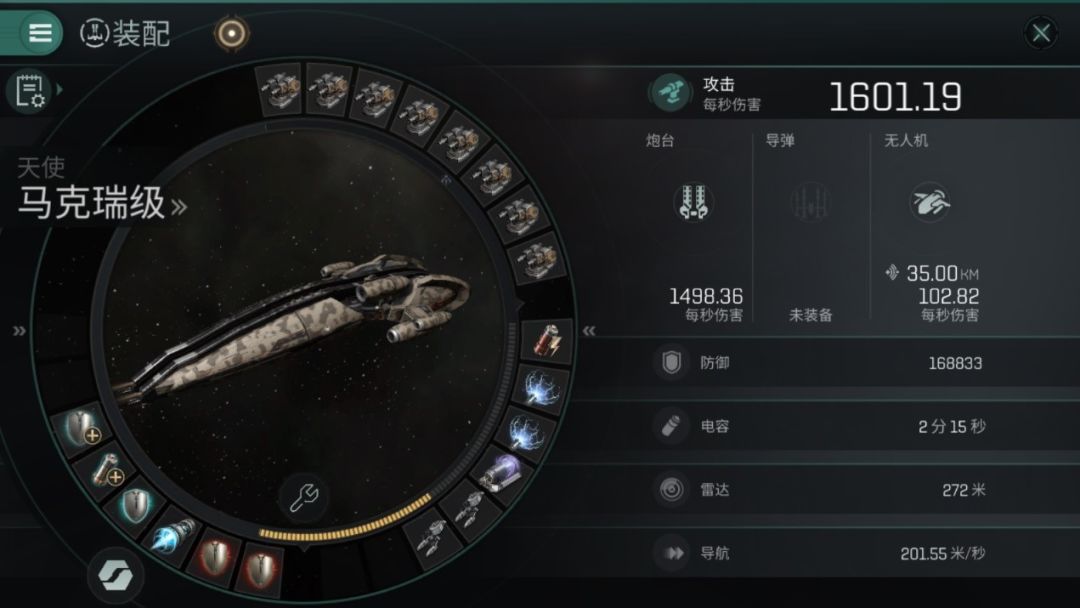Click the wrench tool button
1080x608 pixels.
coord(303,496)
